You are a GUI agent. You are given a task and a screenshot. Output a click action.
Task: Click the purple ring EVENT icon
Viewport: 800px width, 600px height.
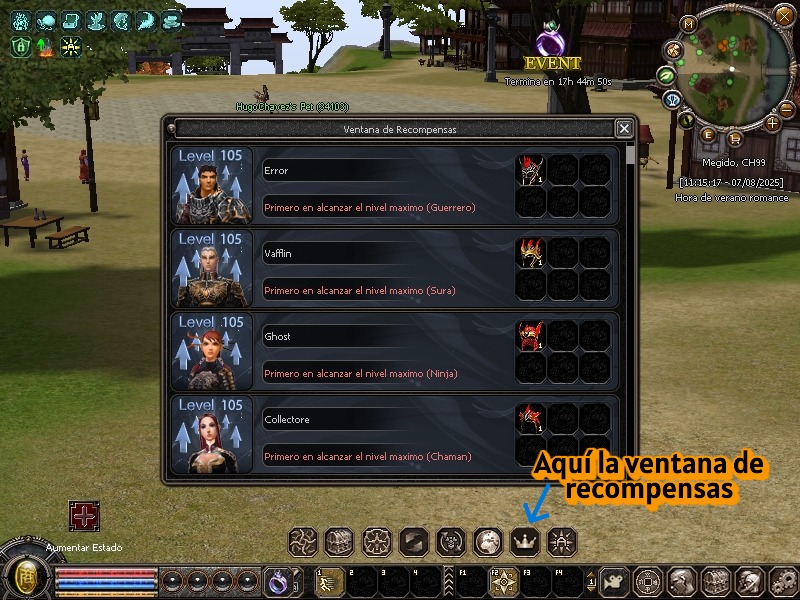point(551,42)
